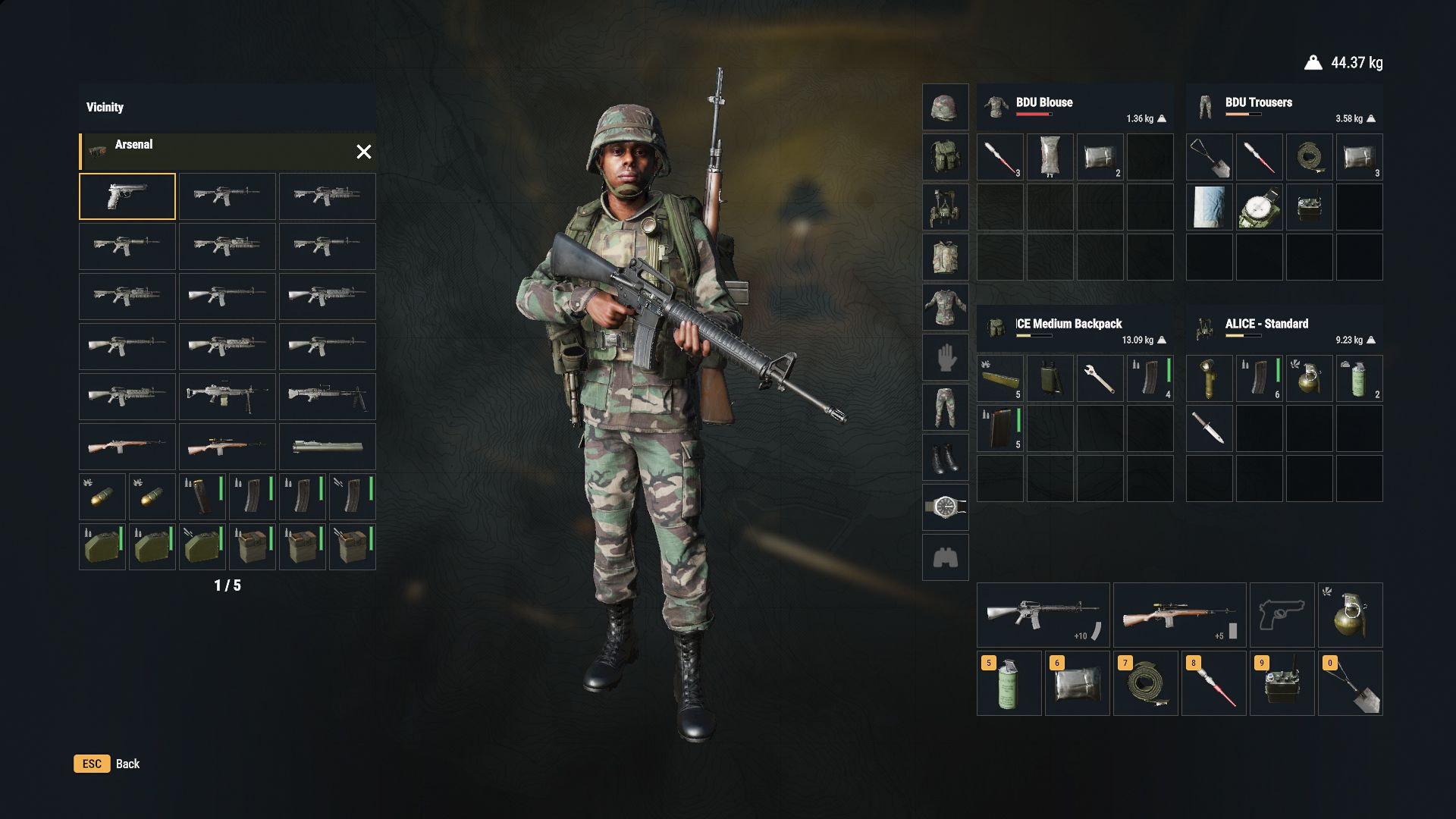This screenshot has height=819, width=1456.
Task: Pick the wrench in the Medium Backpack
Action: pyautogui.click(x=1100, y=378)
